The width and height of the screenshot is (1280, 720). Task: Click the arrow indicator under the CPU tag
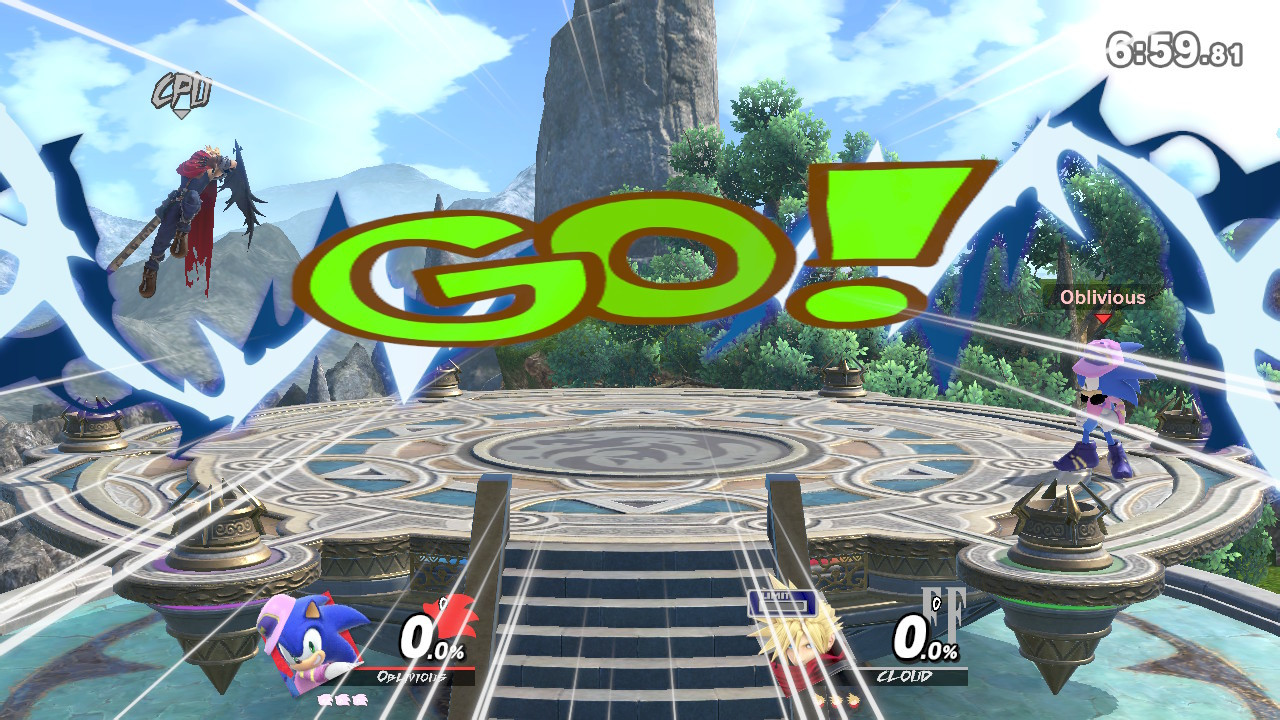coord(180,112)
